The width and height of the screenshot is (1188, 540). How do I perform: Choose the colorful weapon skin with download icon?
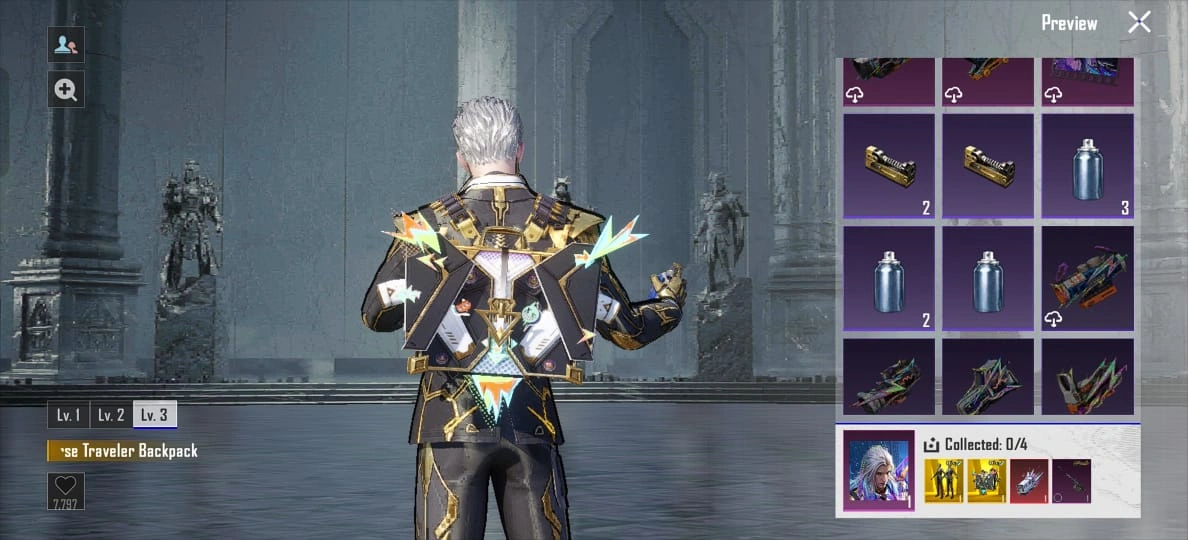(x=1088, y=278)
